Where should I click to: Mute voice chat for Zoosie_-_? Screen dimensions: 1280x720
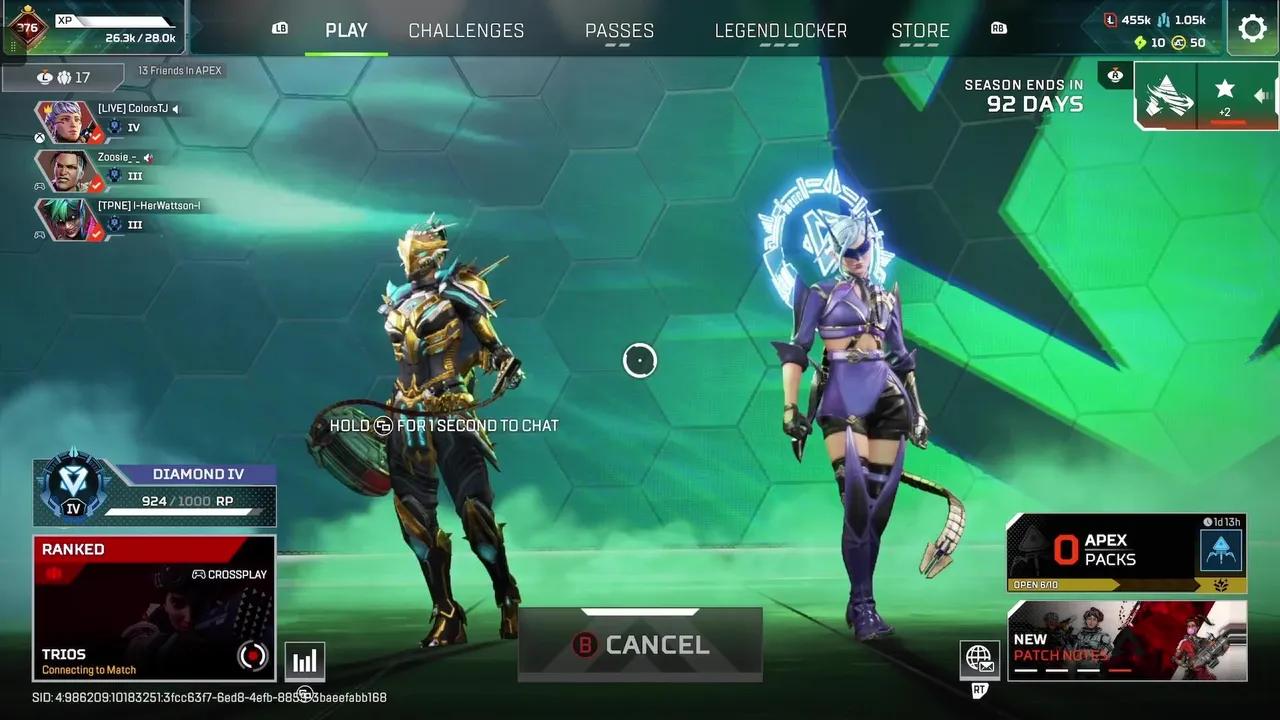tap(149, 159)
